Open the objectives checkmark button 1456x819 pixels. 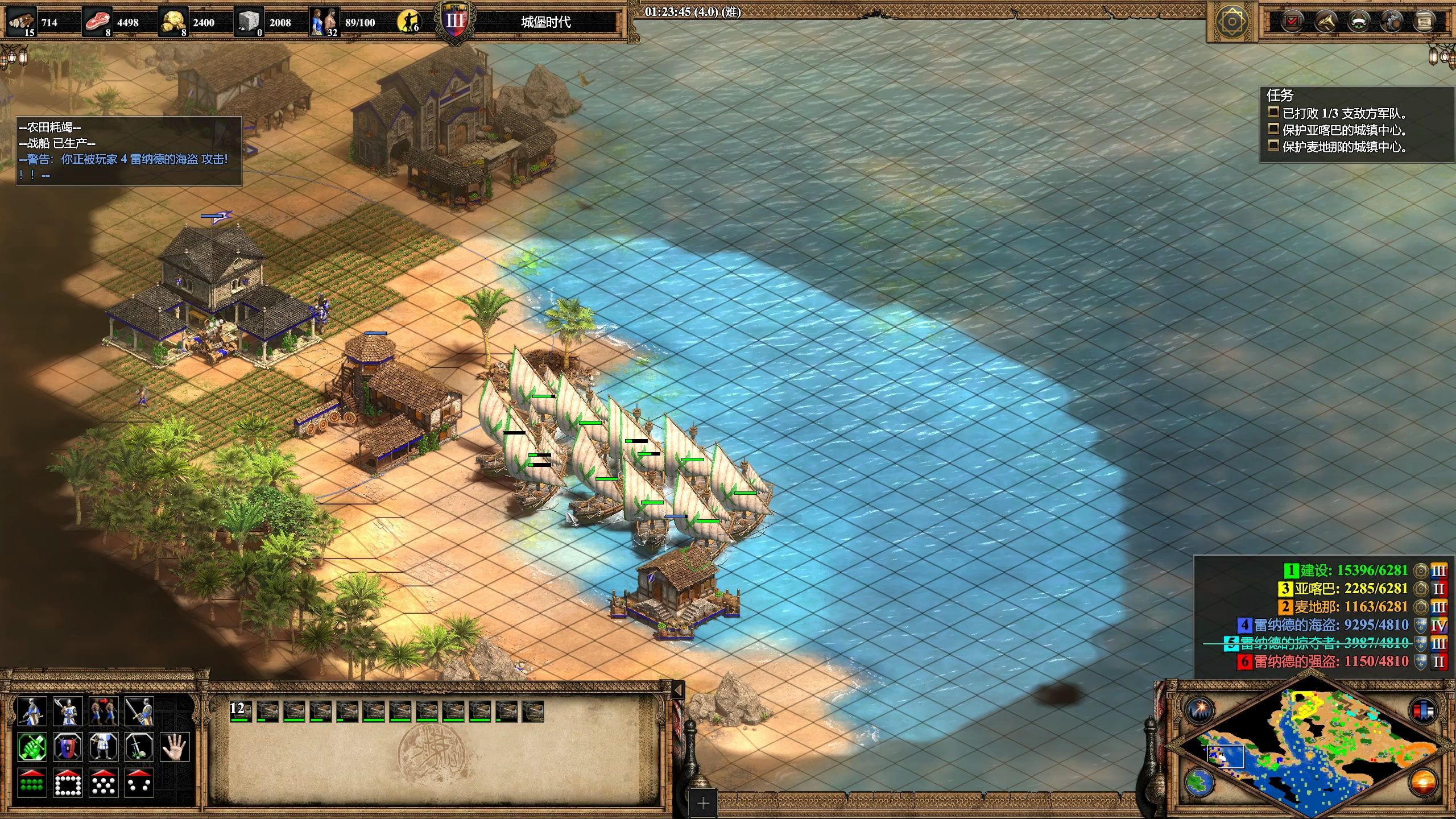[x=1292, y=22]
